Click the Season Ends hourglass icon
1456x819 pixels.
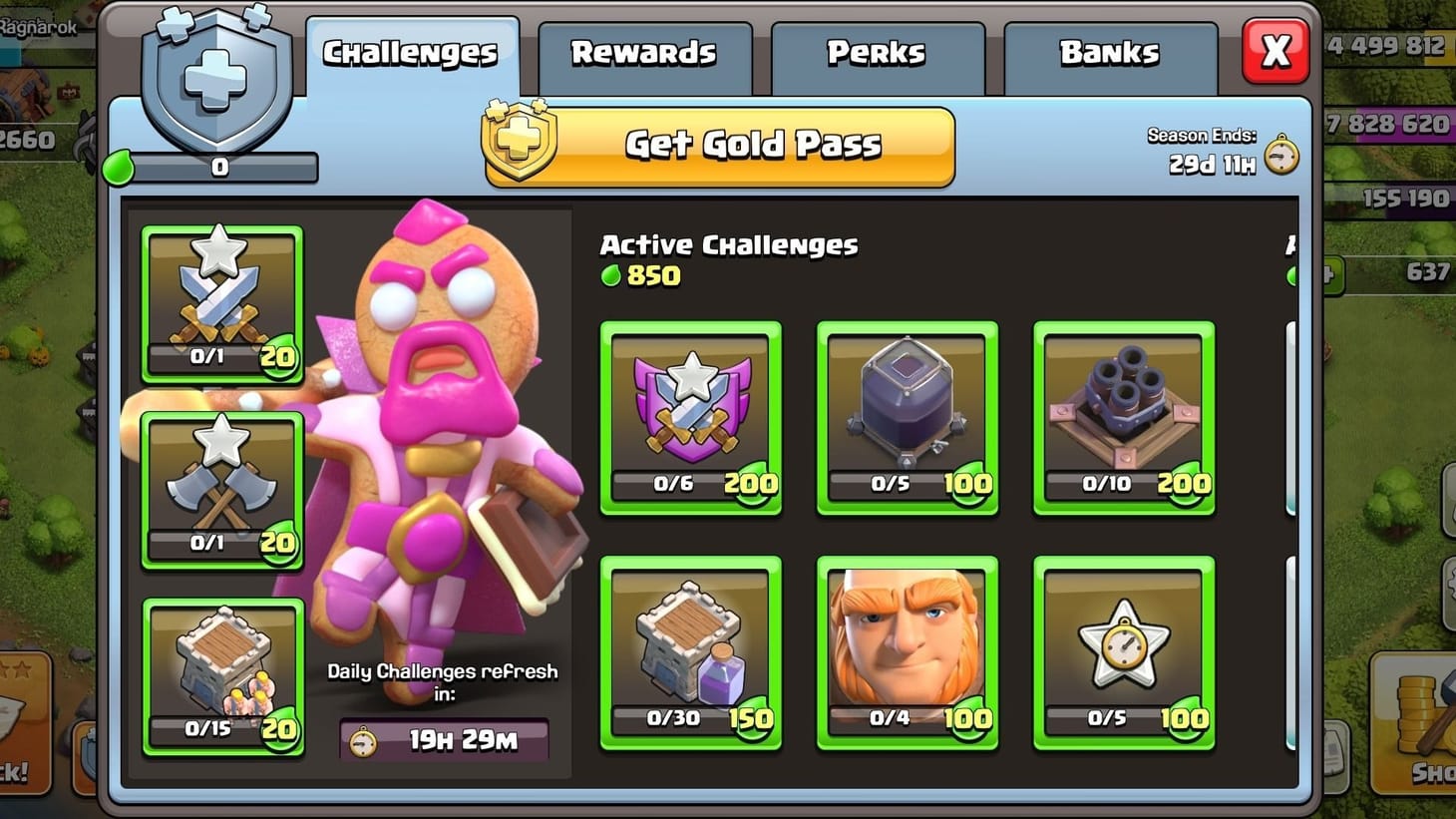[x=1283, y=156]
